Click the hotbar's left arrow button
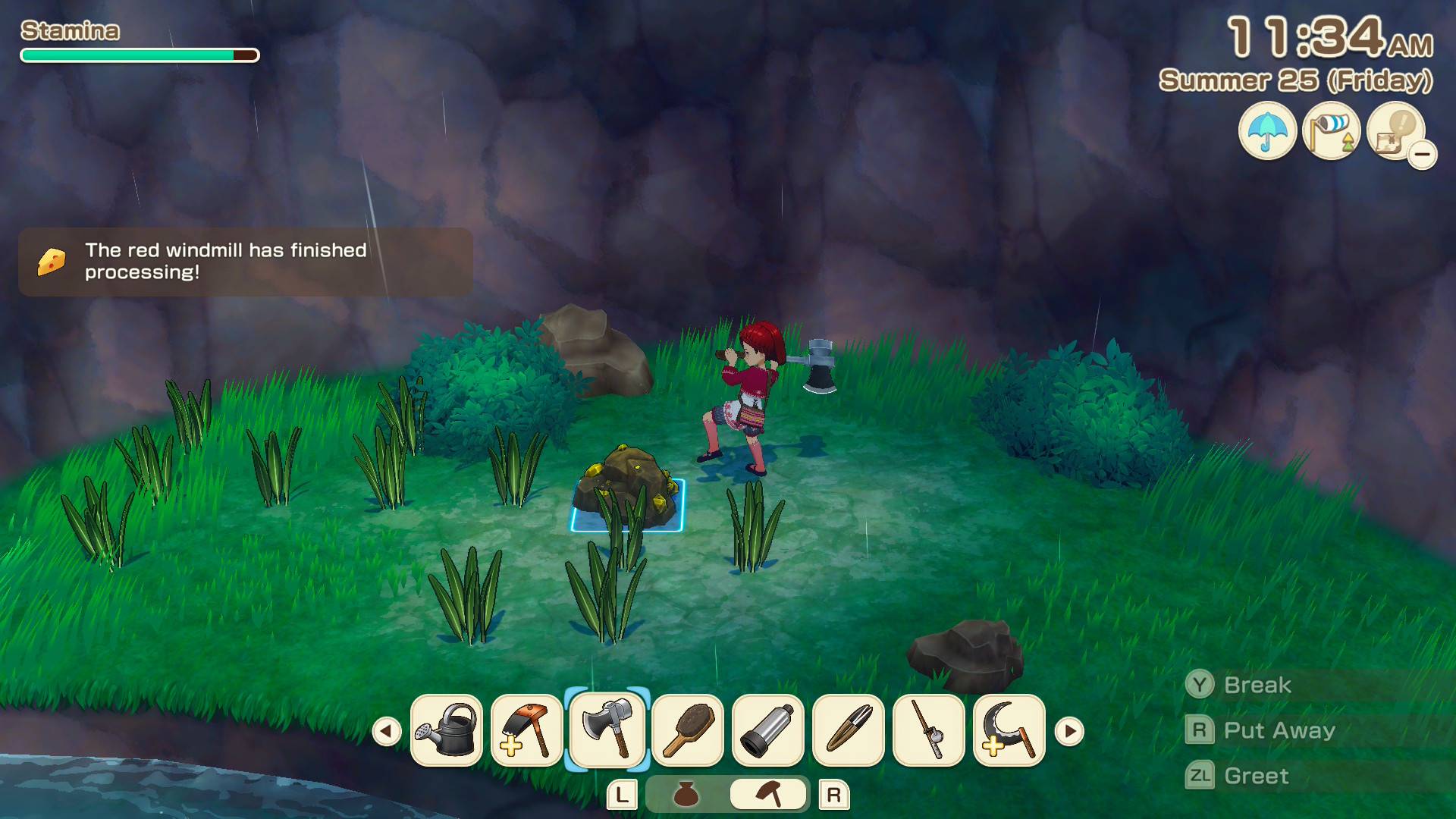Image resolution: width=1456 pixels, height=819 pixels. point(387,732)
